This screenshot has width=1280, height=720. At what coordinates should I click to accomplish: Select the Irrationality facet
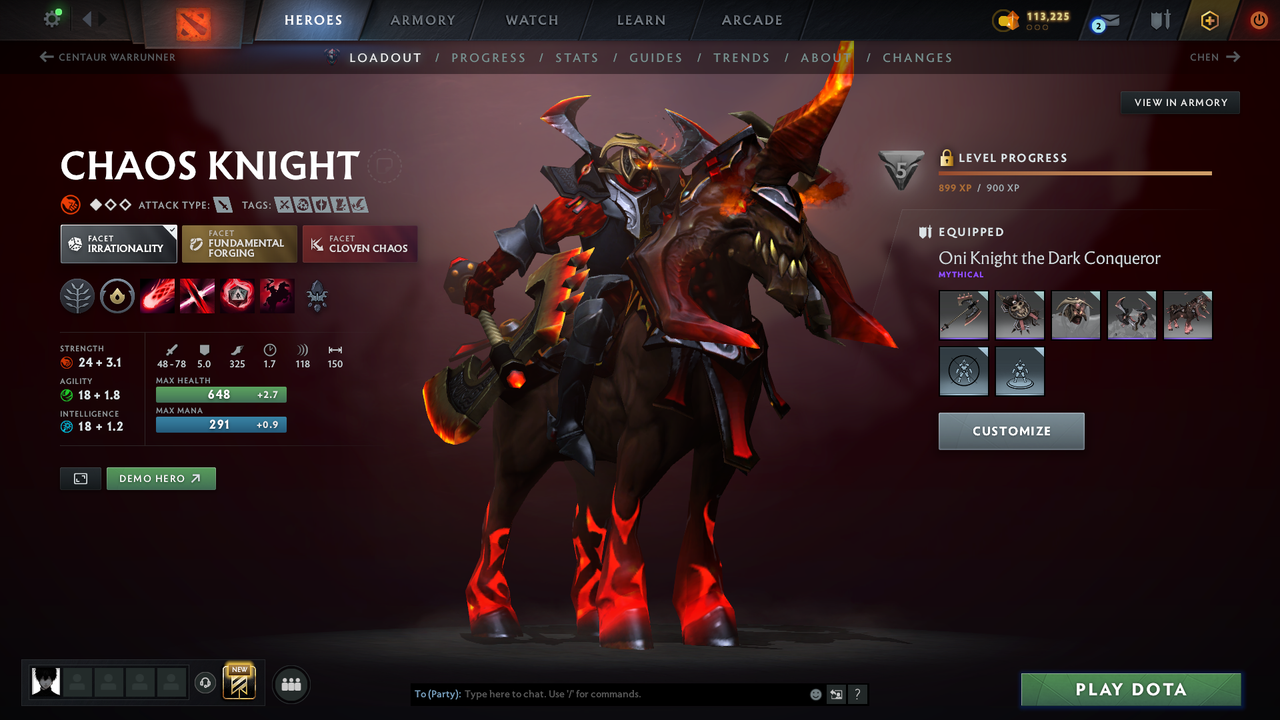[118, 243]
